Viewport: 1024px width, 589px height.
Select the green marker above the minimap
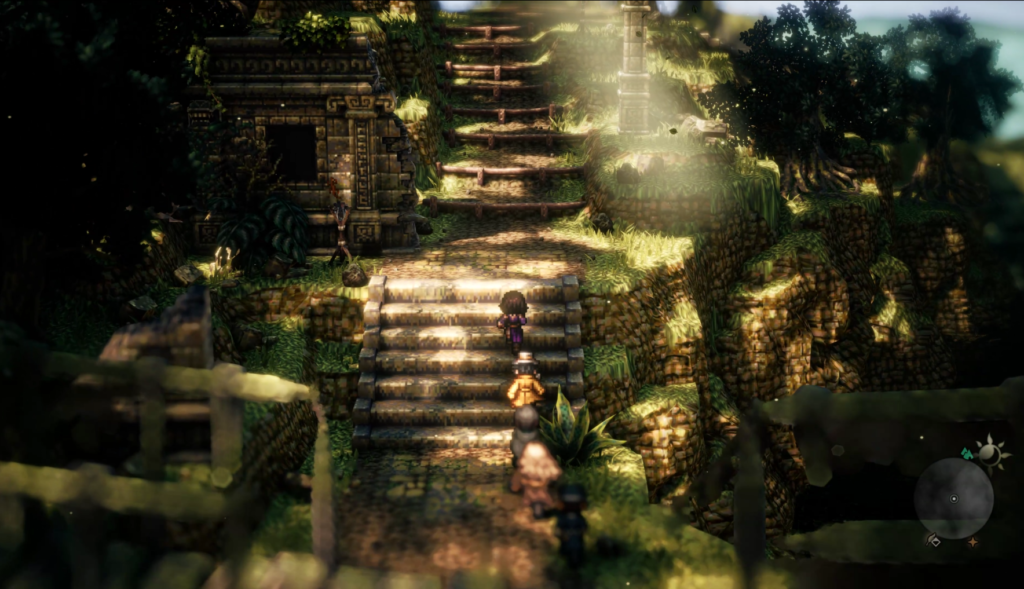967,453
